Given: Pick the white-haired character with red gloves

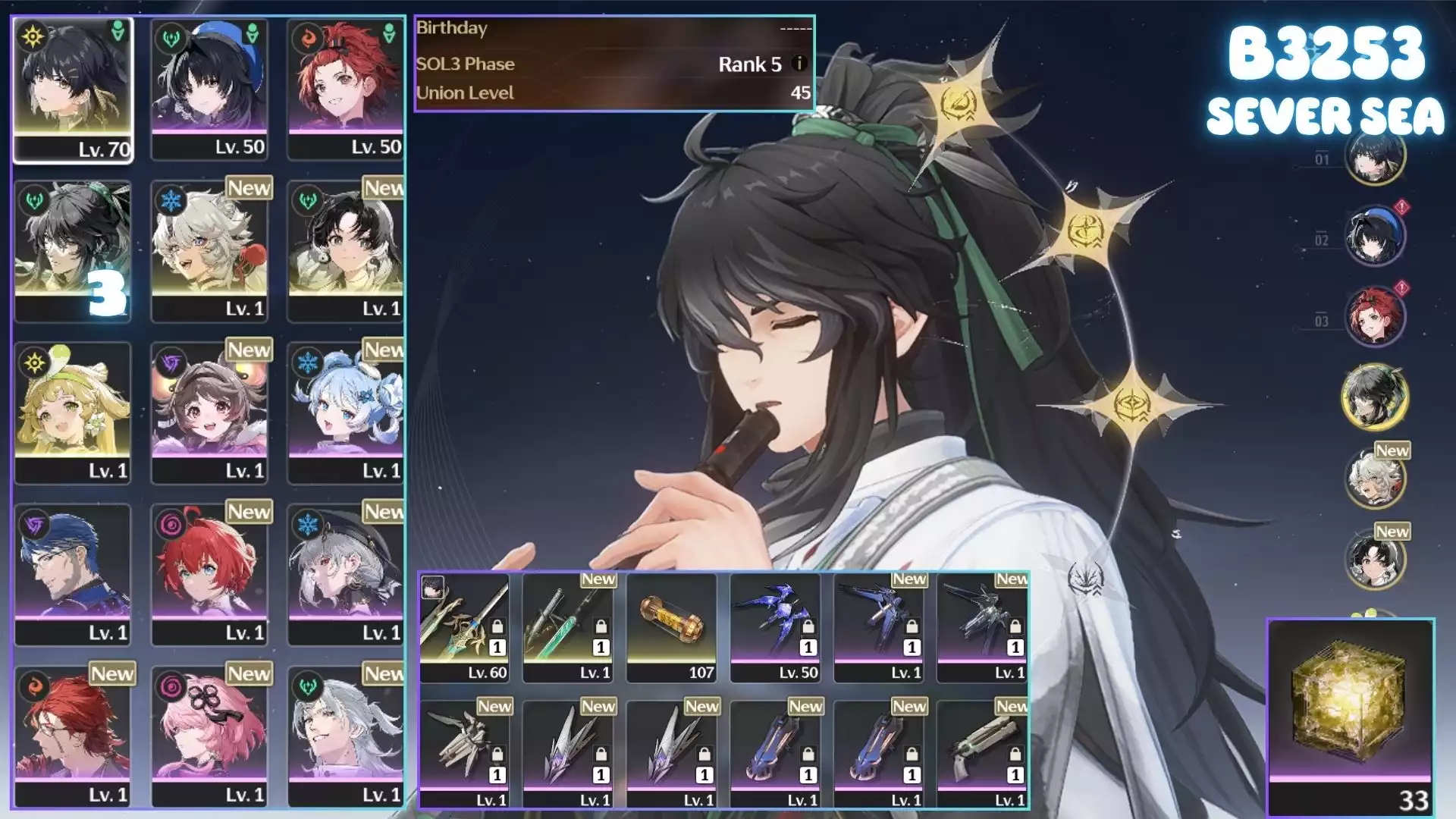Looking at the screenshot, I should (x=209, y=250).
